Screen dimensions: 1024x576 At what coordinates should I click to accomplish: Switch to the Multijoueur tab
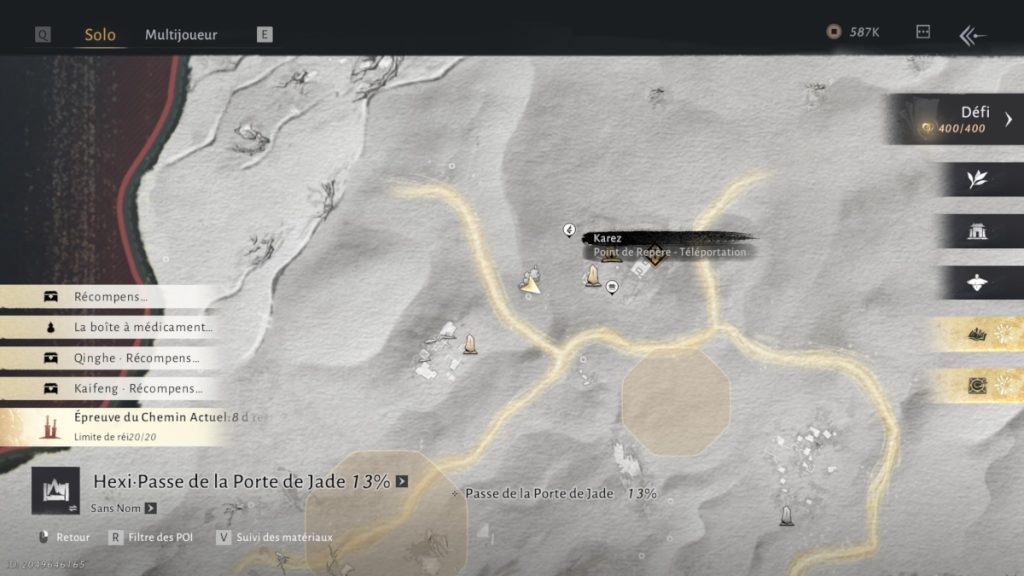click(x=181, y=35)
